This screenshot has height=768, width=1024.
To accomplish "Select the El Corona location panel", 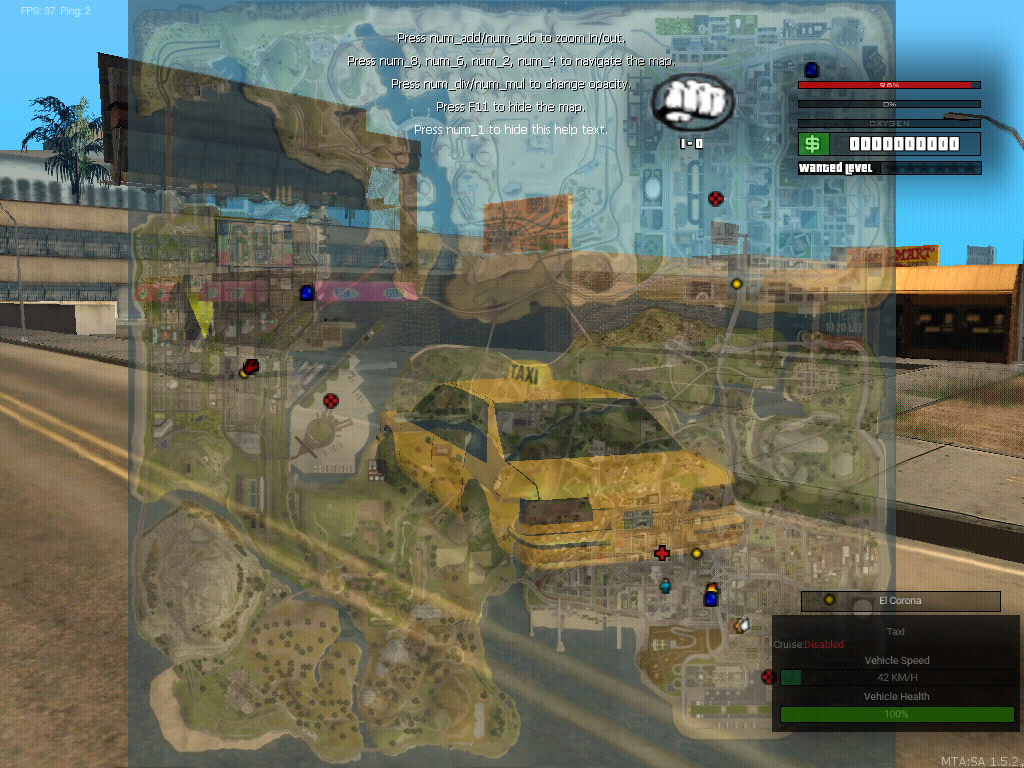I will point(900,600).
